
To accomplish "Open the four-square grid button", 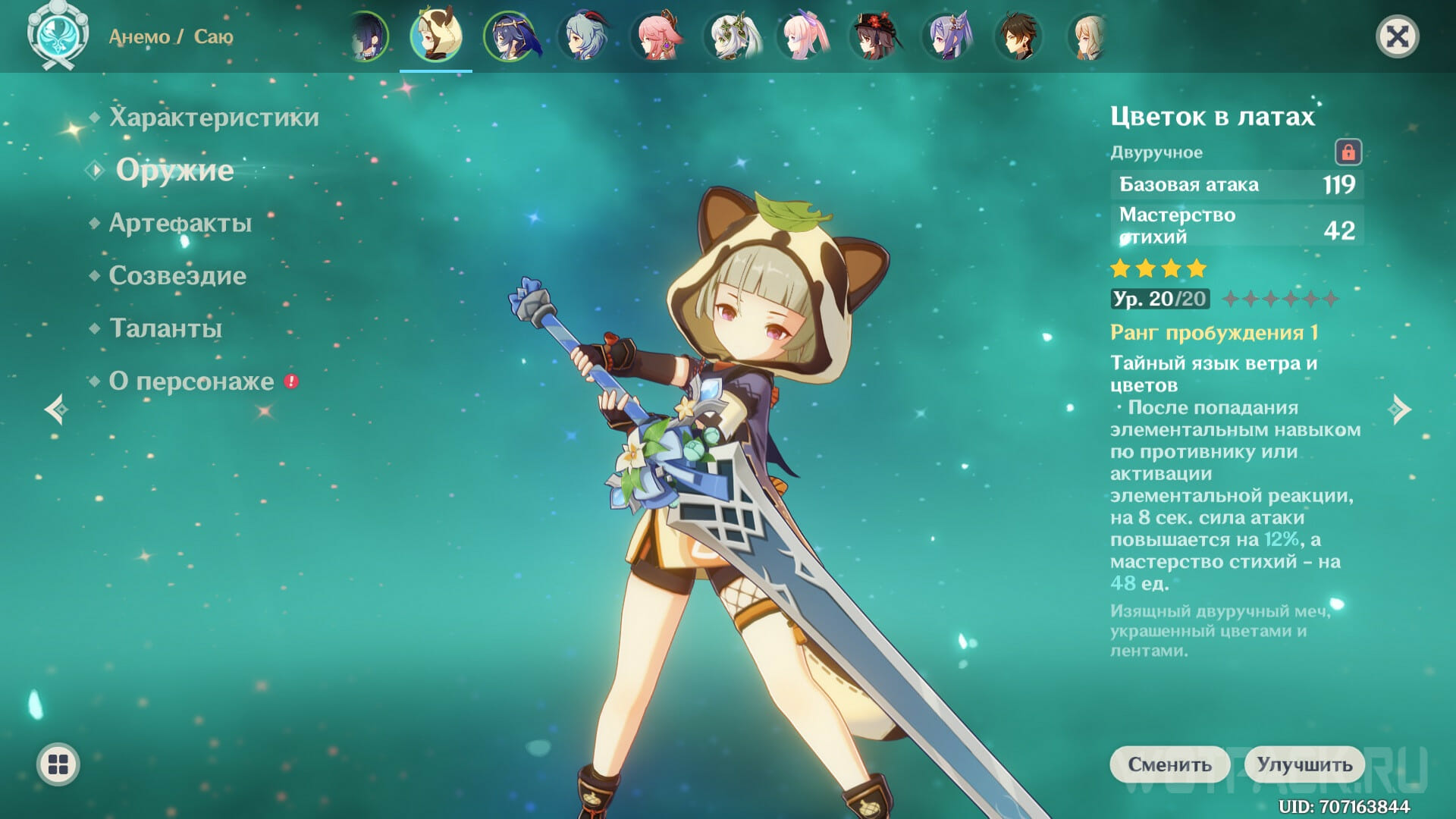I will (x=58, y=764).
